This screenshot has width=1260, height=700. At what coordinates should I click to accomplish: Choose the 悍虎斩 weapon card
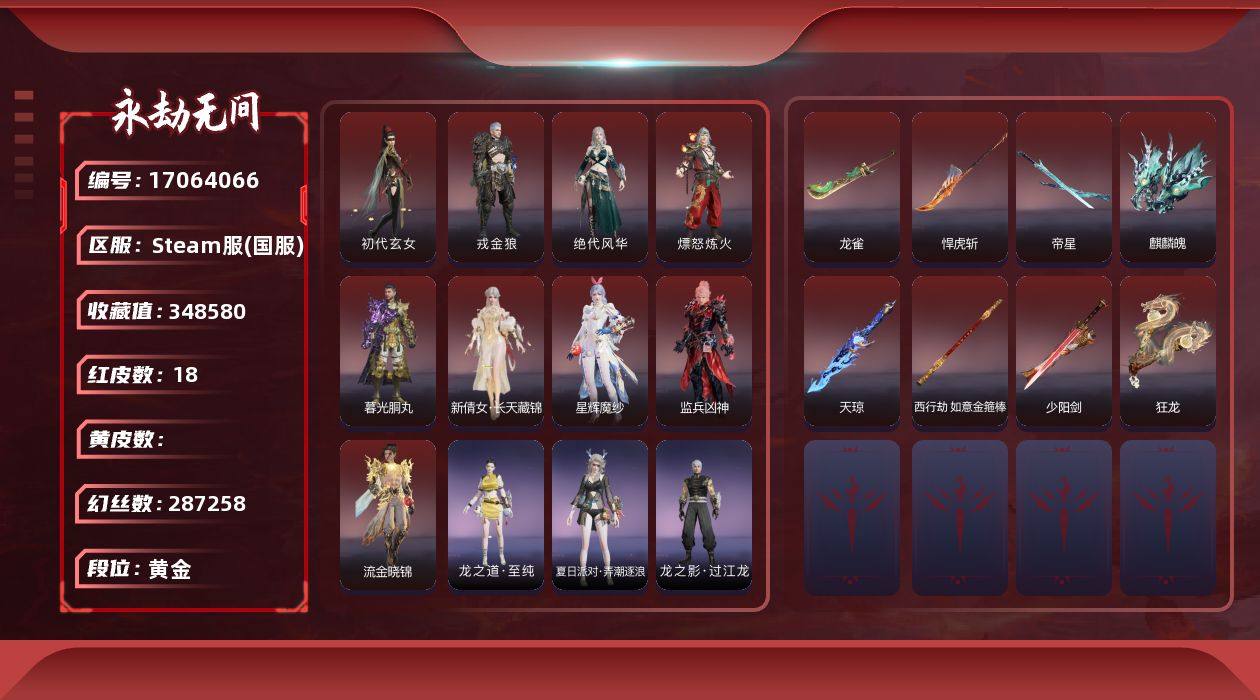[960, 186]
